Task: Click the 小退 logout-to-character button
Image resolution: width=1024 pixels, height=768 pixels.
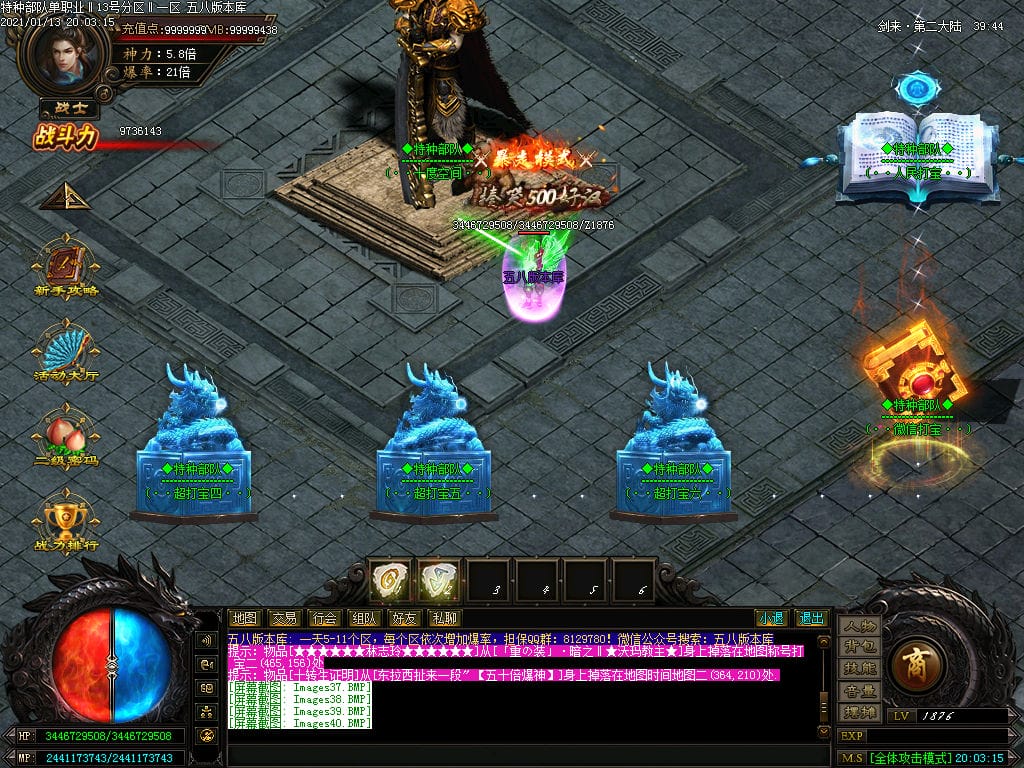Action: click(770, 618)
